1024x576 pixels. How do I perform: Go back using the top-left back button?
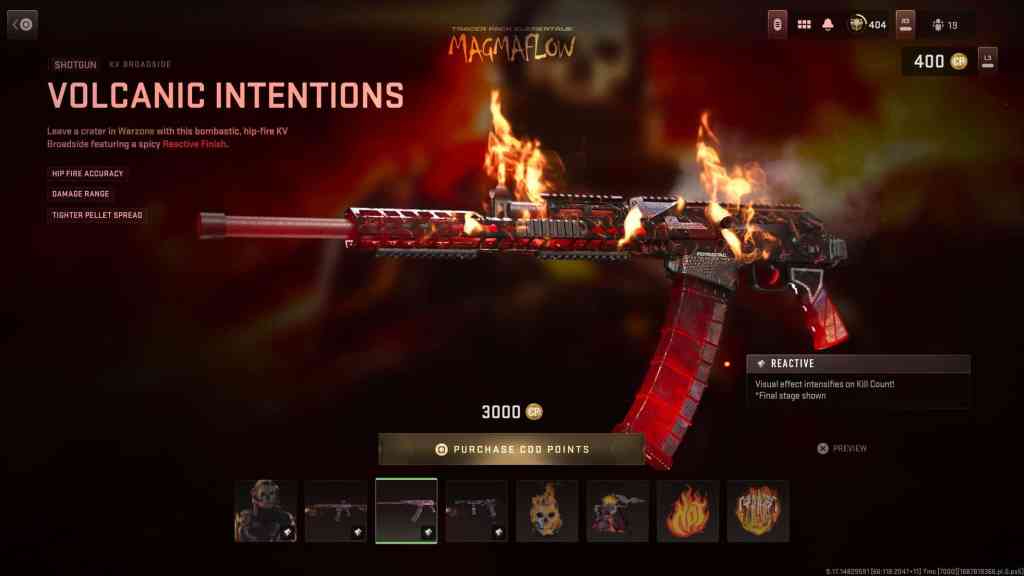click(x=22, y=24)
